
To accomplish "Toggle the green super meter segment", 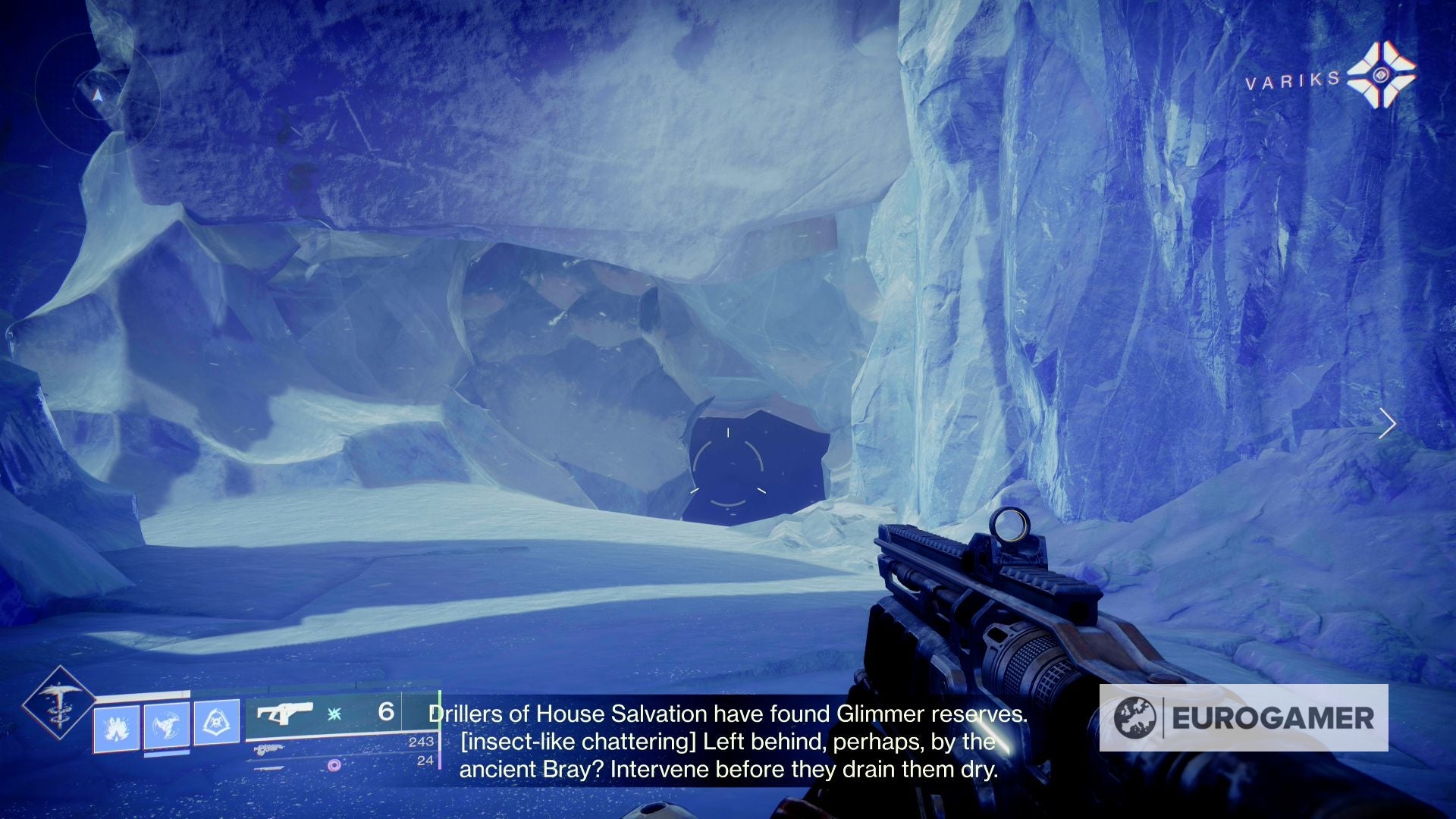I will (x=441, y=709).
